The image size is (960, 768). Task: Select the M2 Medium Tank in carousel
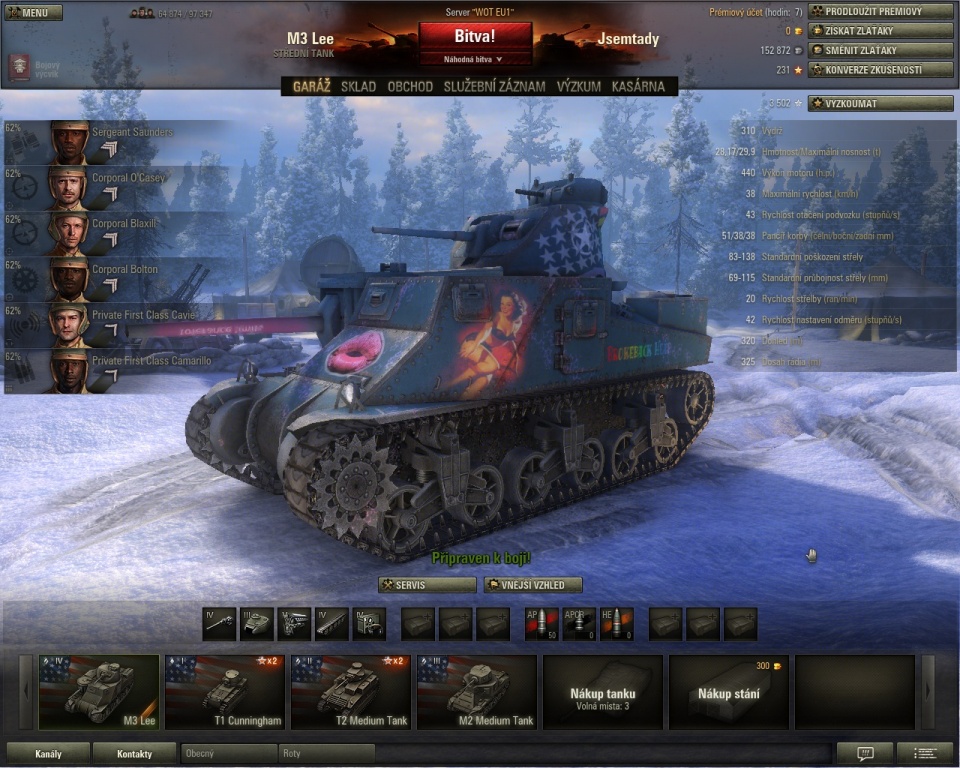click(x=477, y=692)
